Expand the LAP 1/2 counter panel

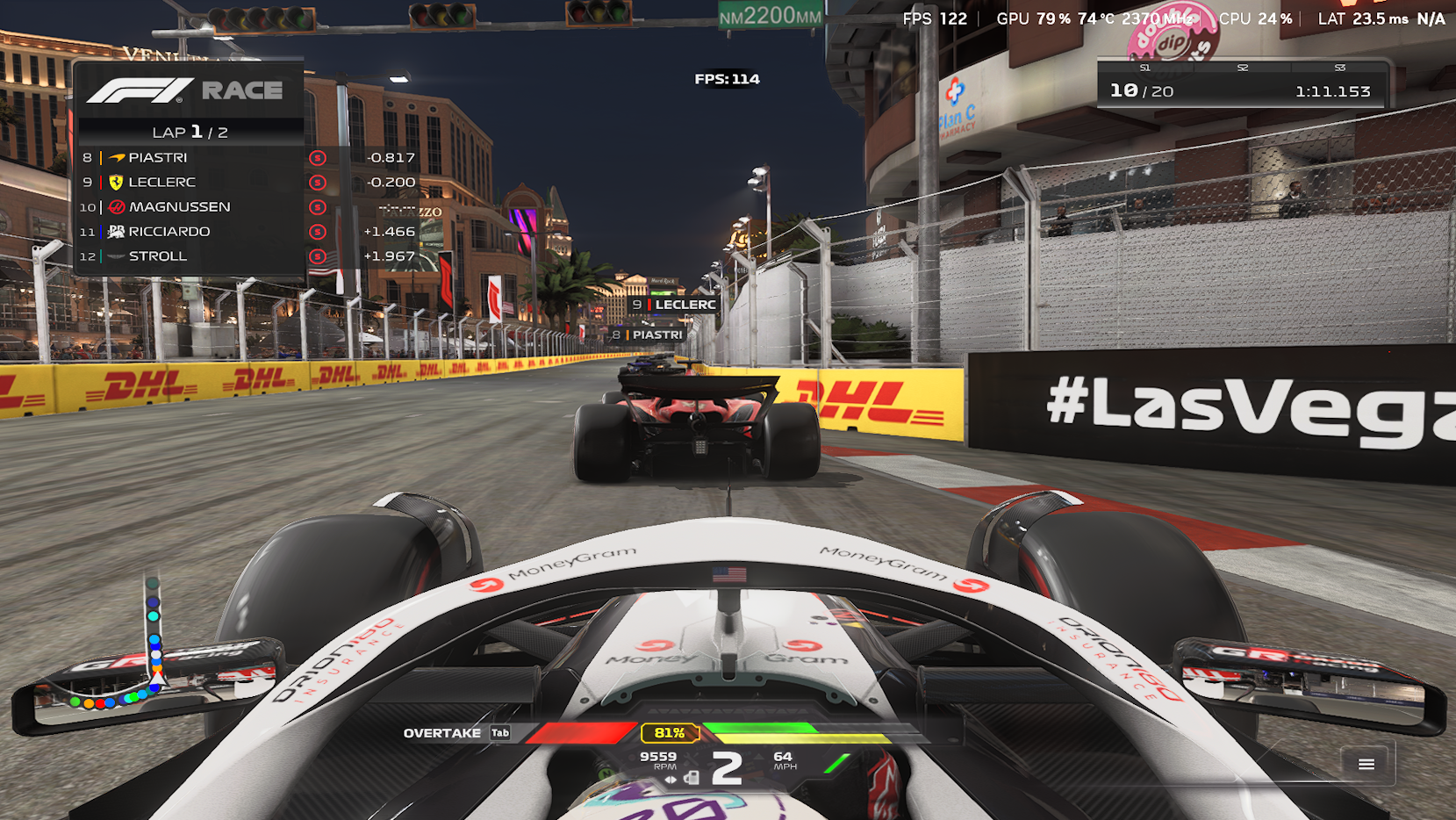[189, 132]
